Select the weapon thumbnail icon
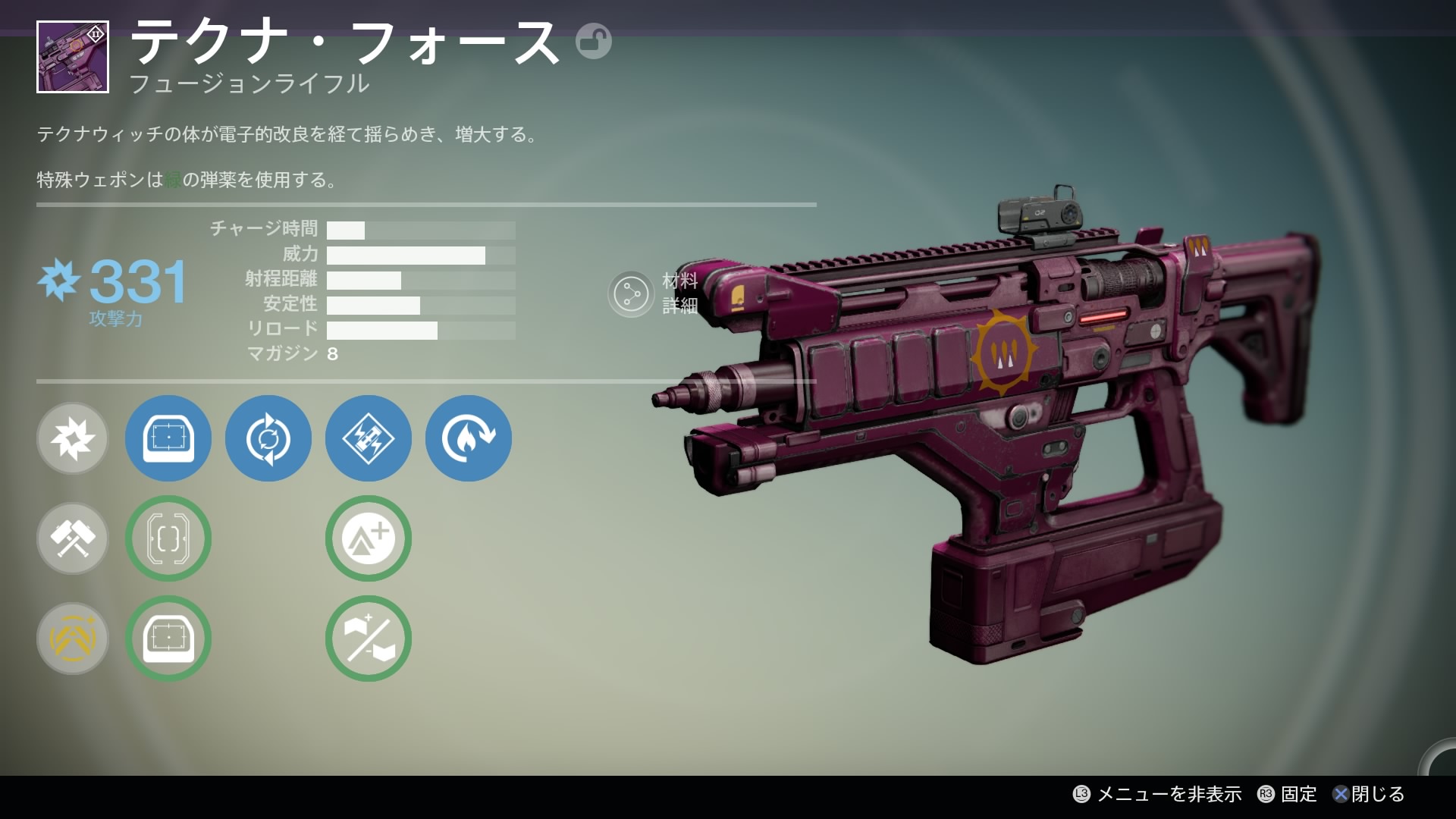This screenshot has height=819, width=1456. (x=73, y=58)
